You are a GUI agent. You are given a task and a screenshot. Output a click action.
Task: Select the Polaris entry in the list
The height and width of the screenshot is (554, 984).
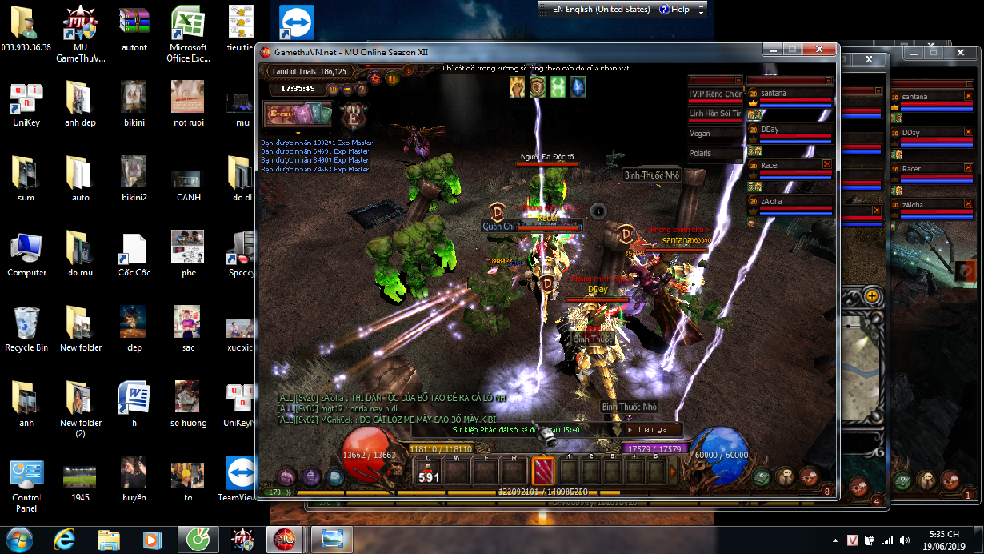714,153
